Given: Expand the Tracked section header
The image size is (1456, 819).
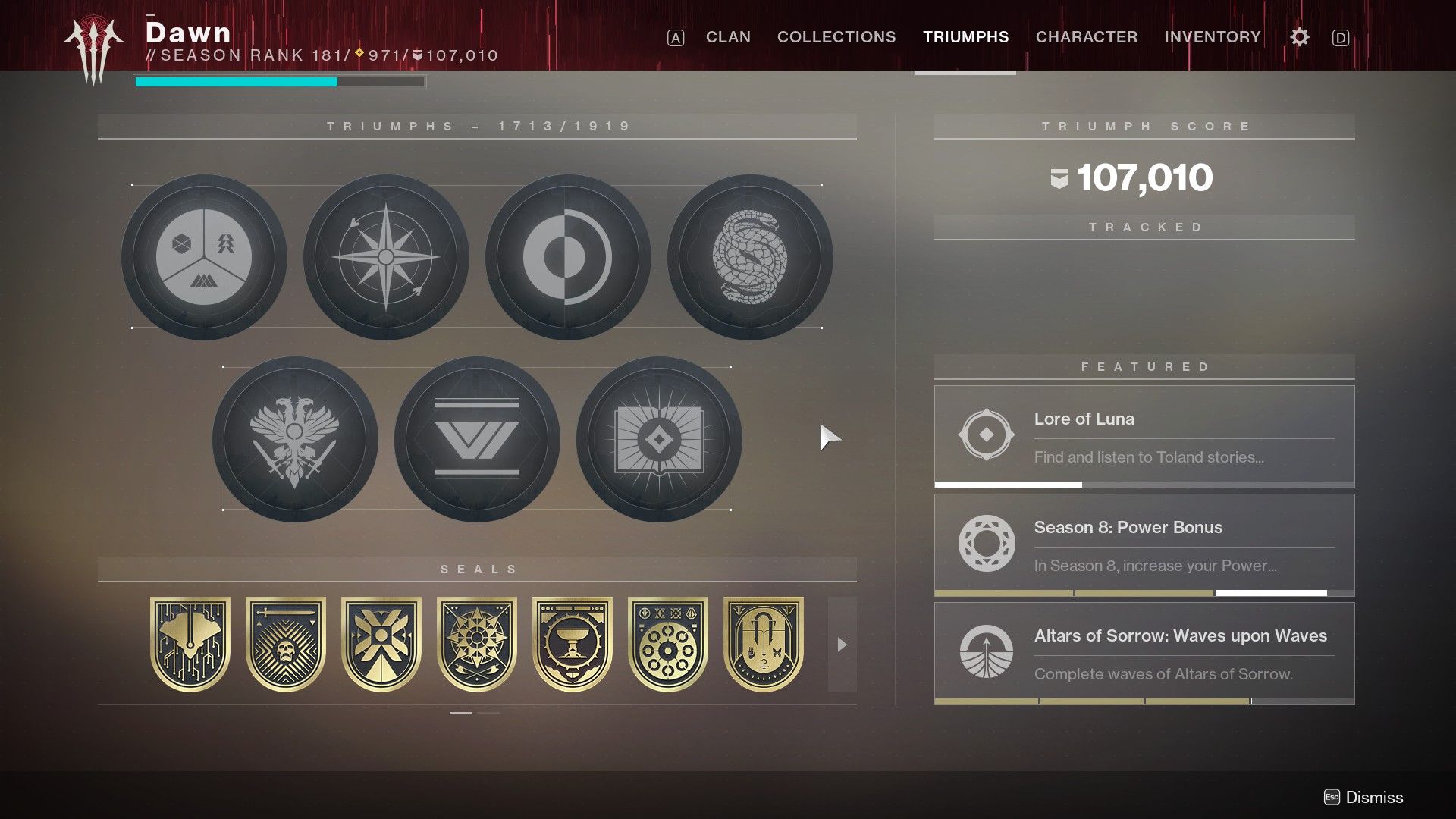Looking at the screenshot, I should (x=1145, y=226).
